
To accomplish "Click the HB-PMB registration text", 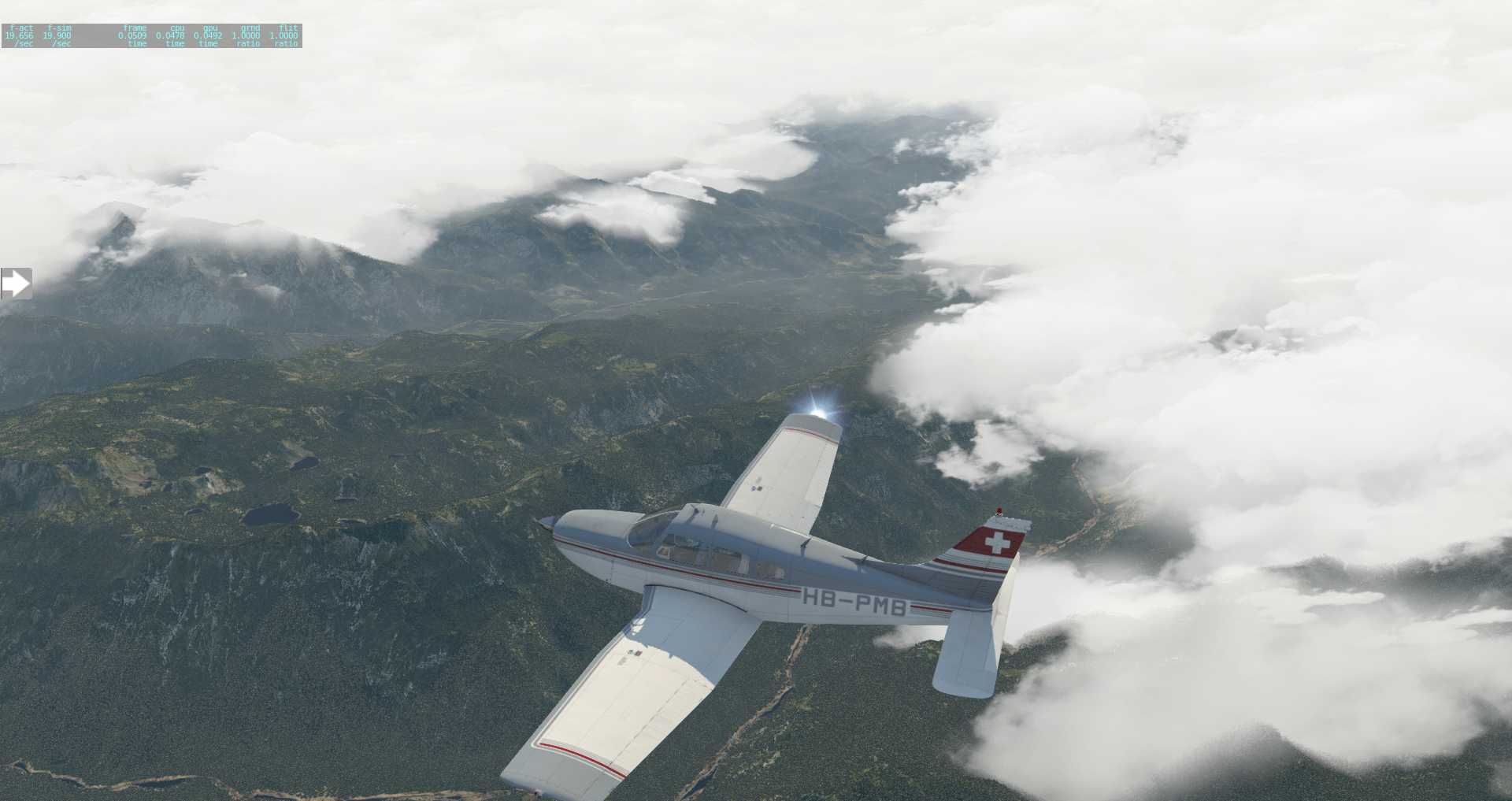I will click(854, 601).
